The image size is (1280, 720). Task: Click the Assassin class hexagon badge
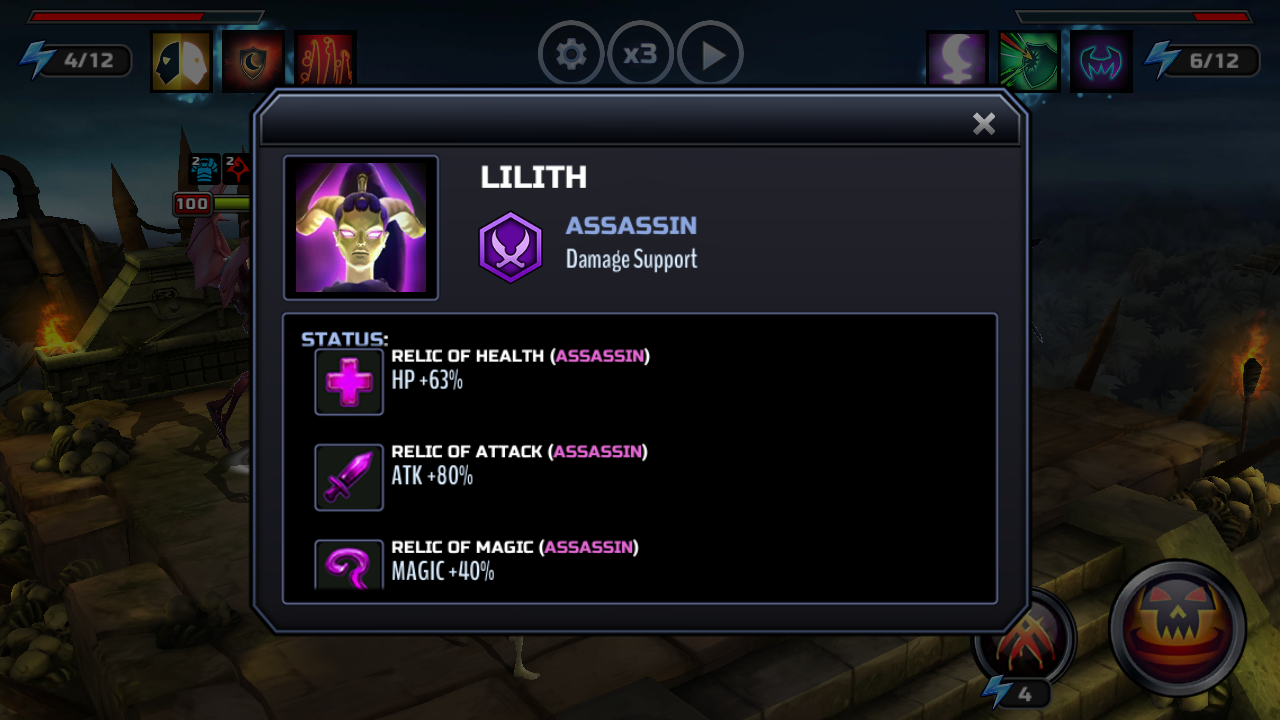click(x=510, y=247)
